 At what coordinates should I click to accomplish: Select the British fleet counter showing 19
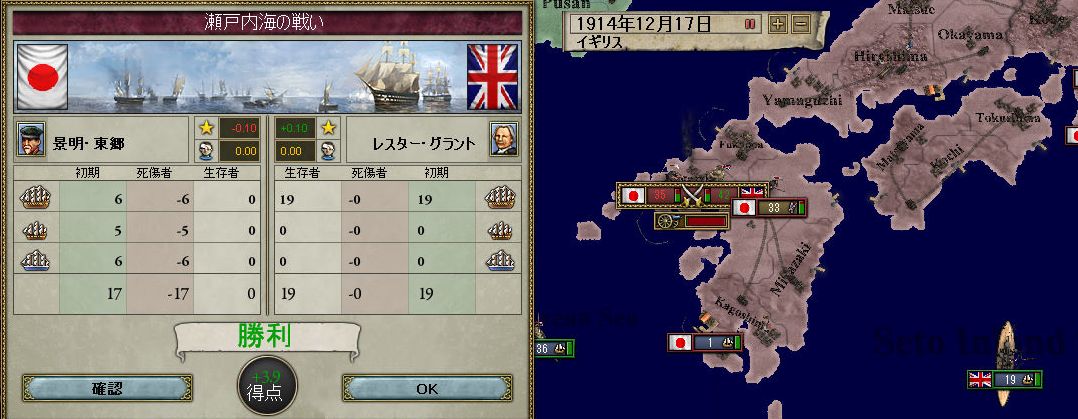coord(1005,380)
